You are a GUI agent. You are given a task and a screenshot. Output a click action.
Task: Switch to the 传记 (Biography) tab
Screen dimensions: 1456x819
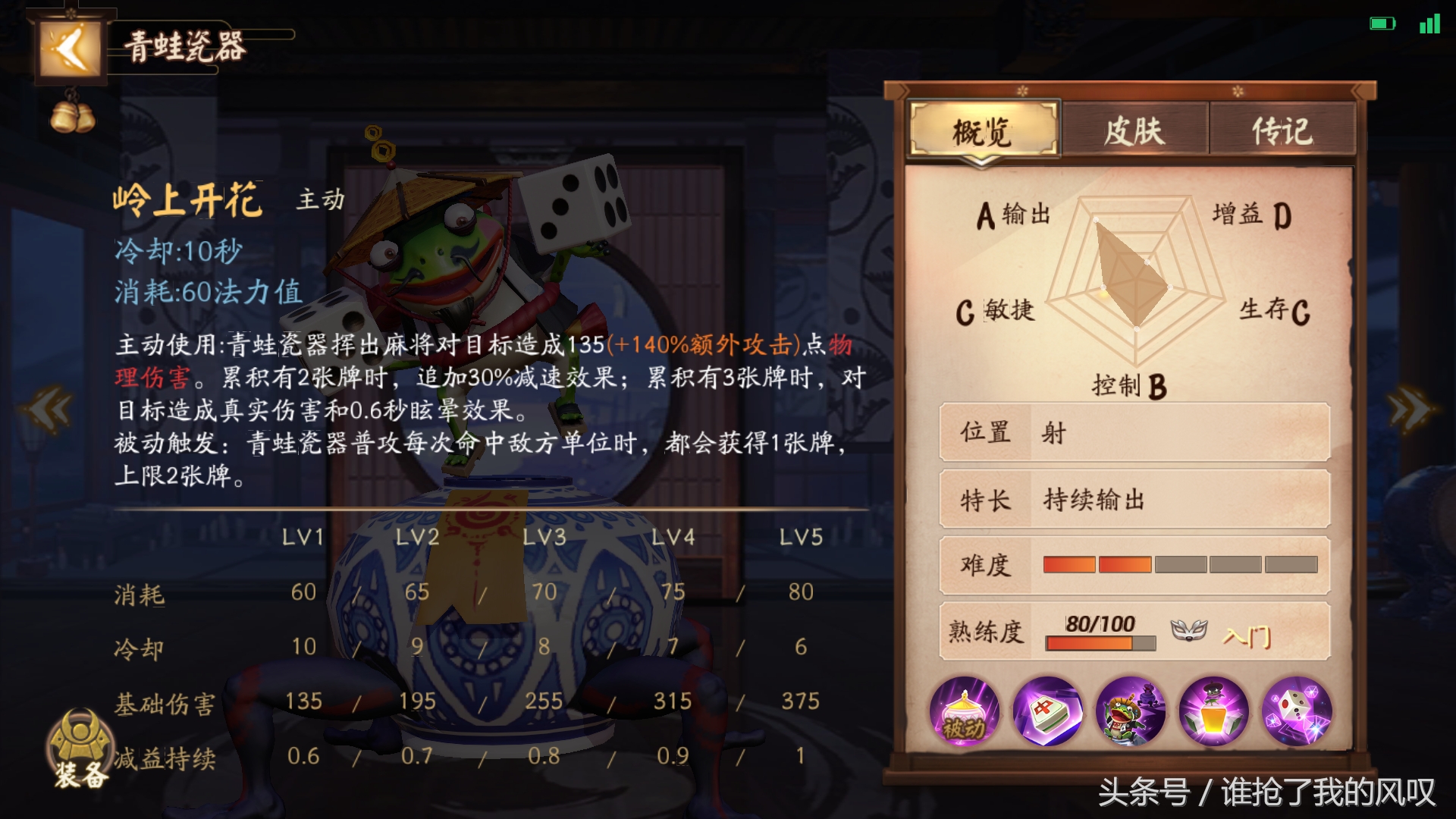(1283, 129)
